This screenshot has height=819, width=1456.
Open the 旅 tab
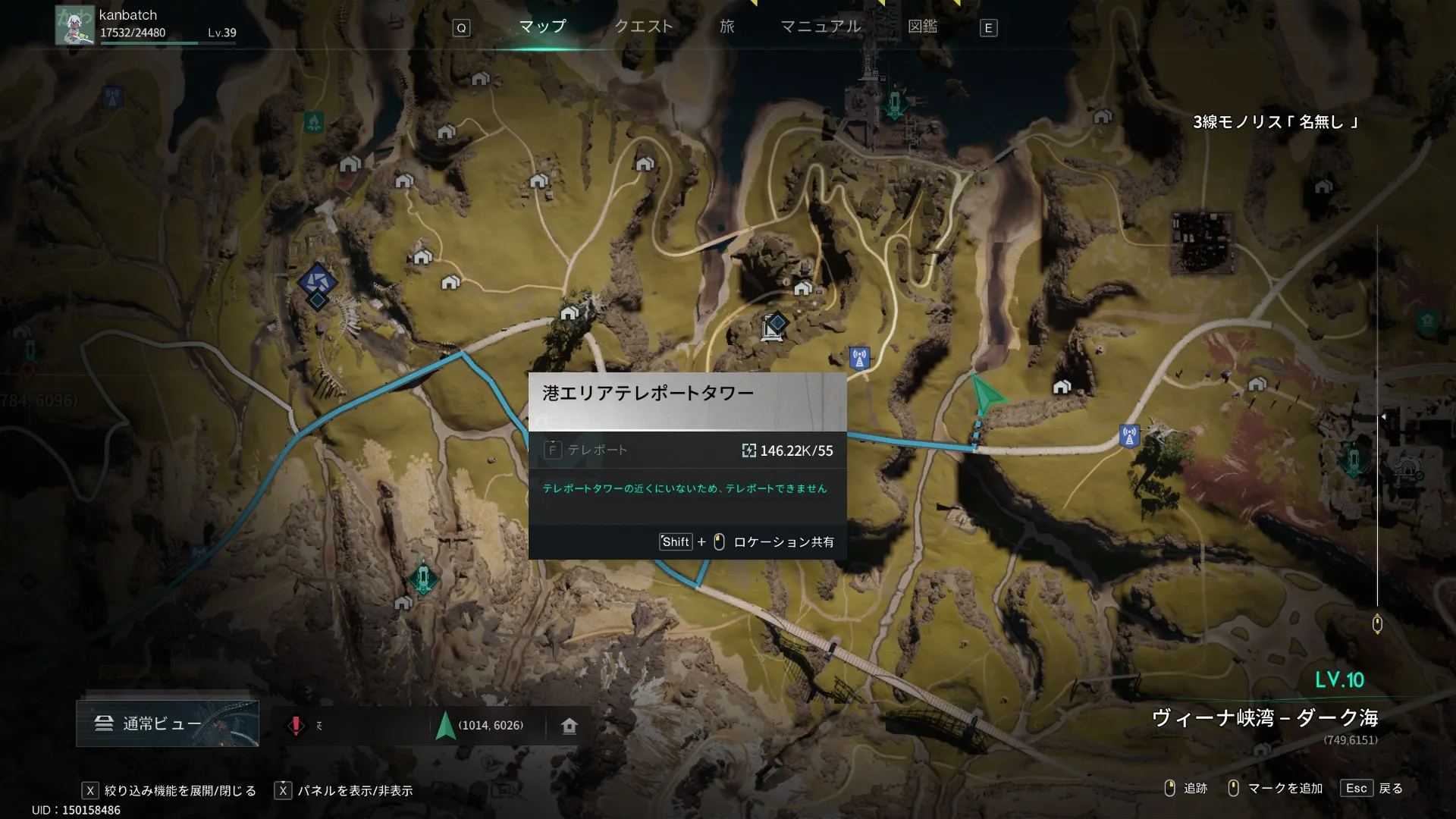coord(726,27)
